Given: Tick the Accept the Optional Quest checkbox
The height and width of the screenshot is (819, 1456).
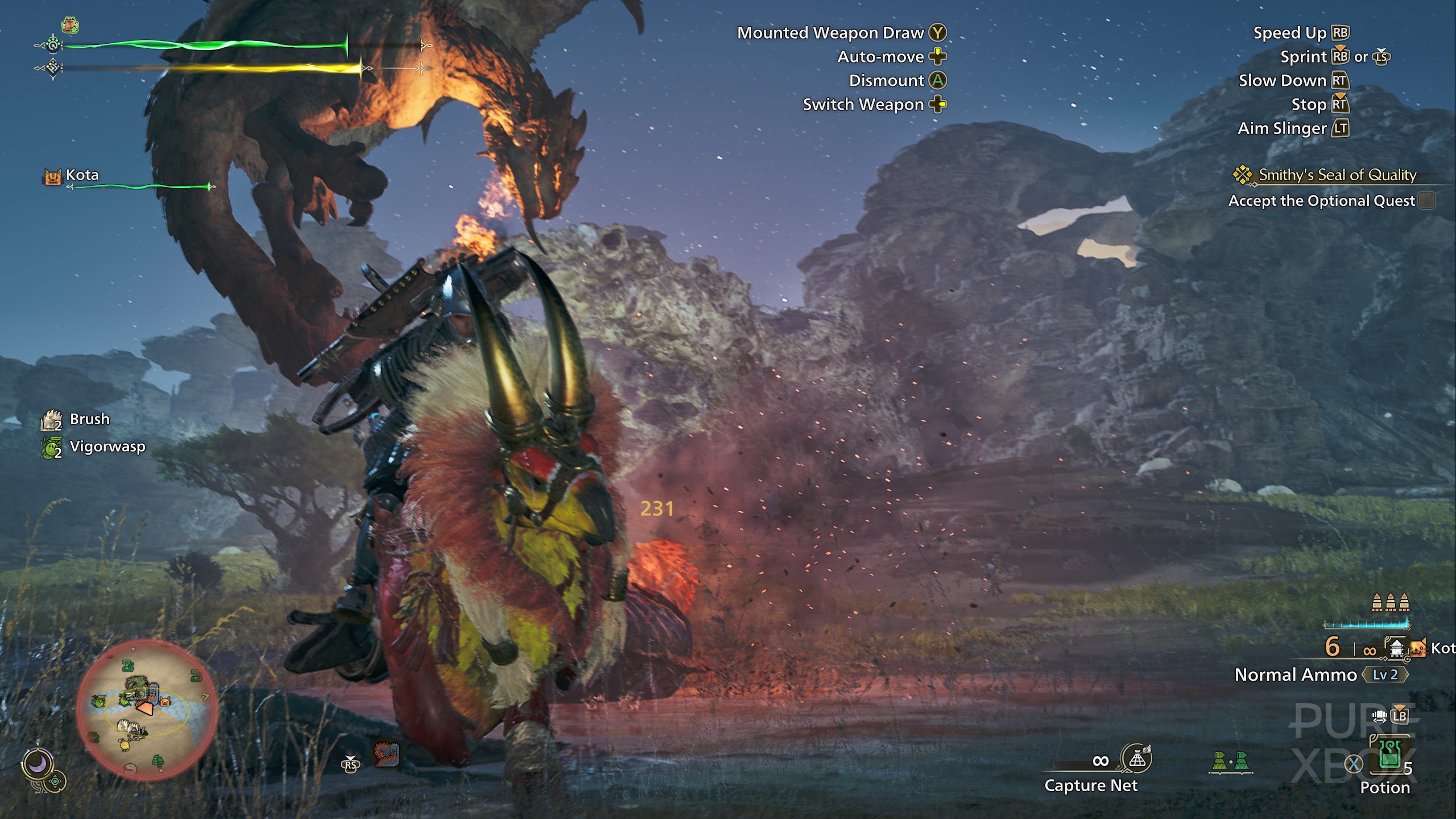Looking at the screenshot, I should (1426, 201).
